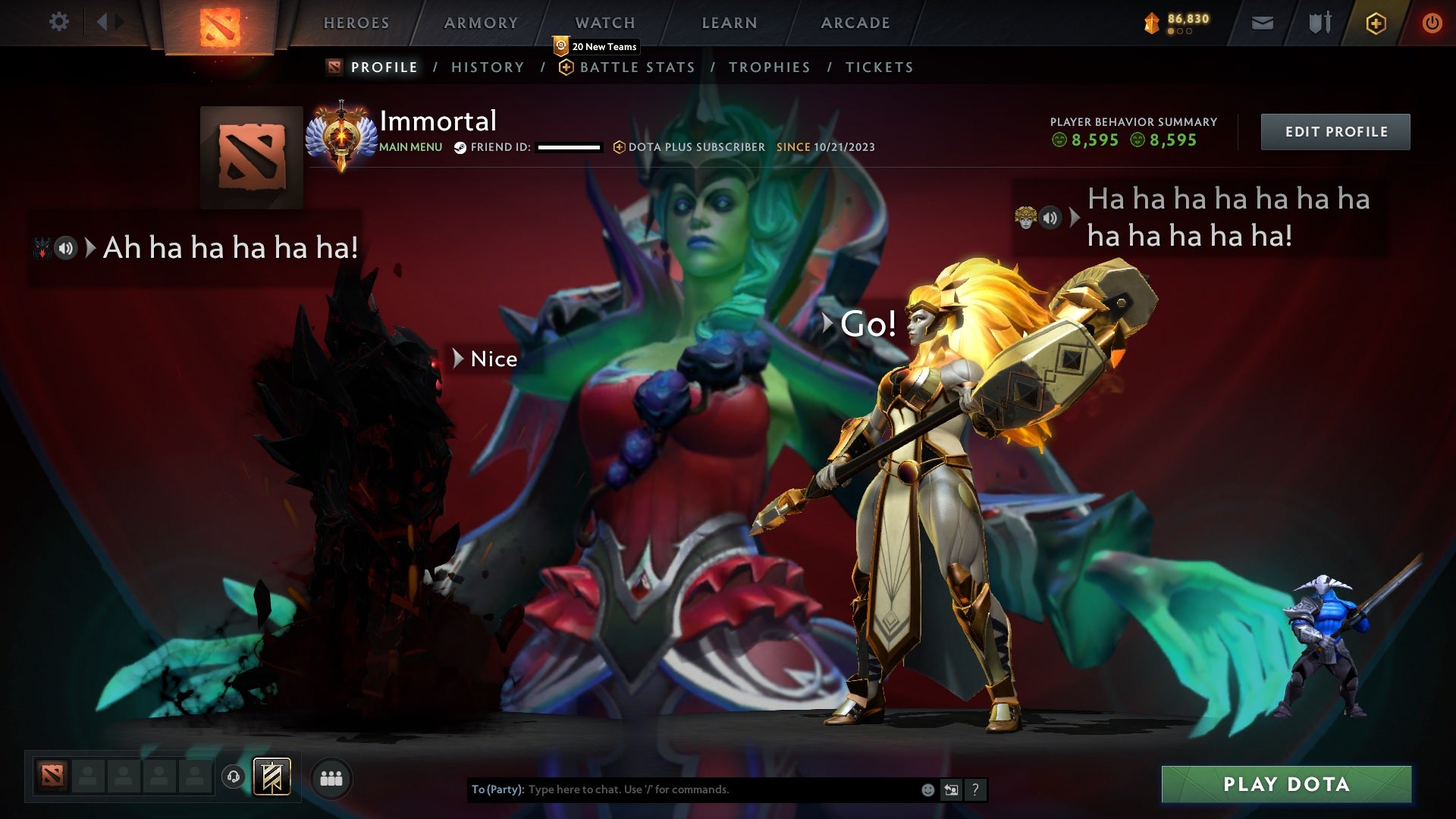
Task: Open the HISTORY tab
Action: [488, 67]
